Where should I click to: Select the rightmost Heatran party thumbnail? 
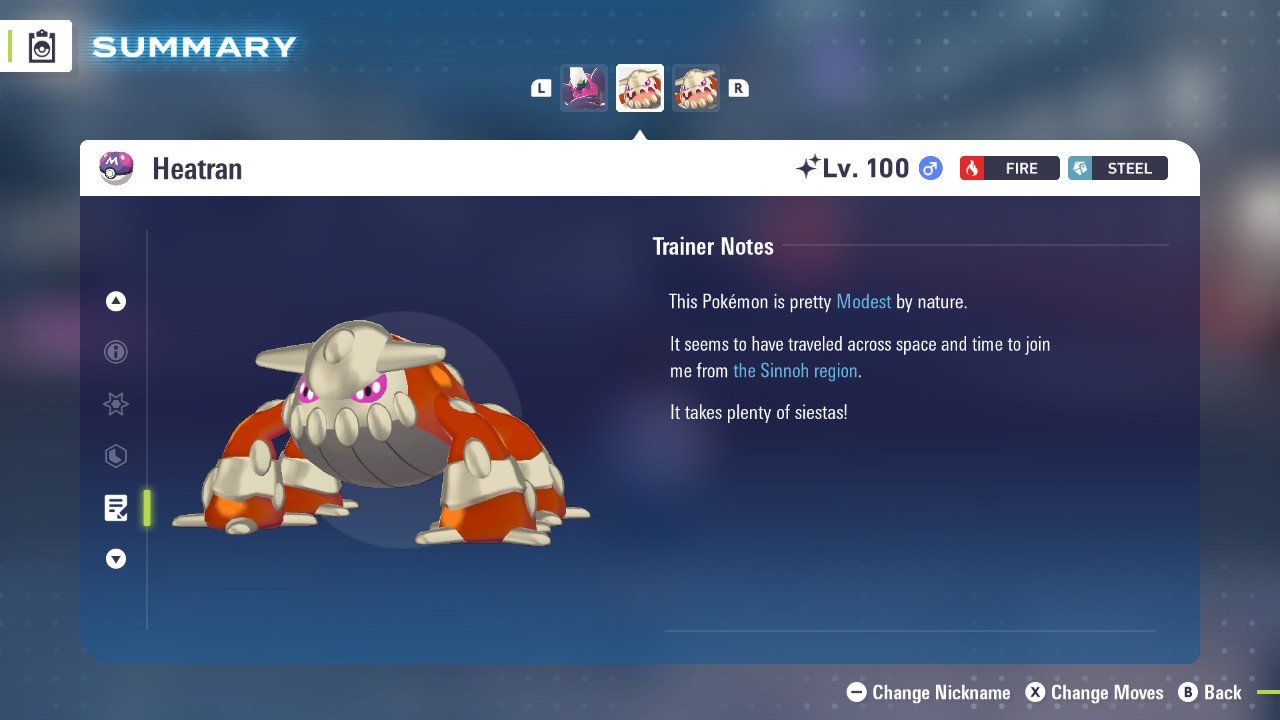coord(696,88)
